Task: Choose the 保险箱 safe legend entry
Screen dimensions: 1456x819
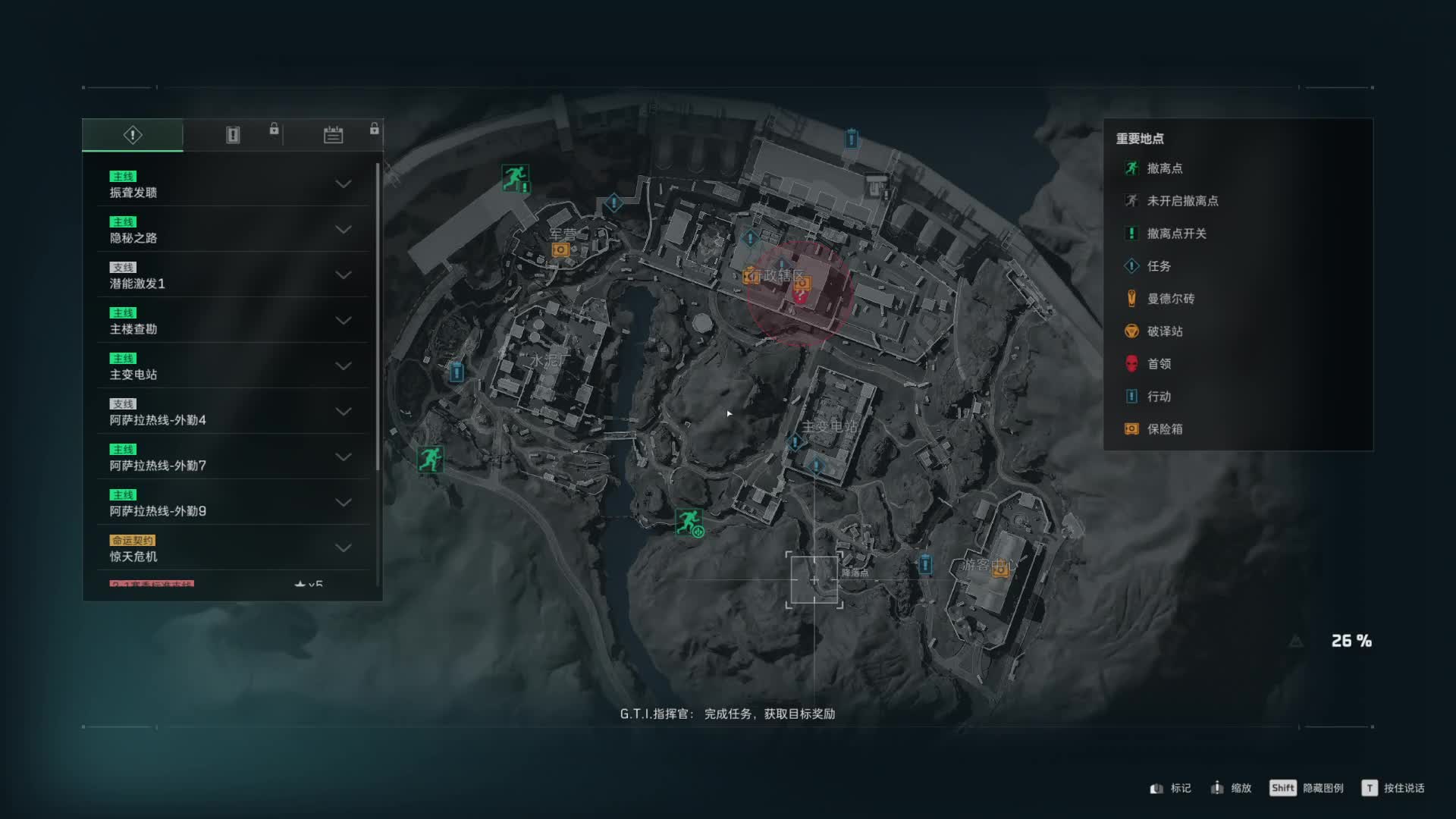Action: 1164,429
